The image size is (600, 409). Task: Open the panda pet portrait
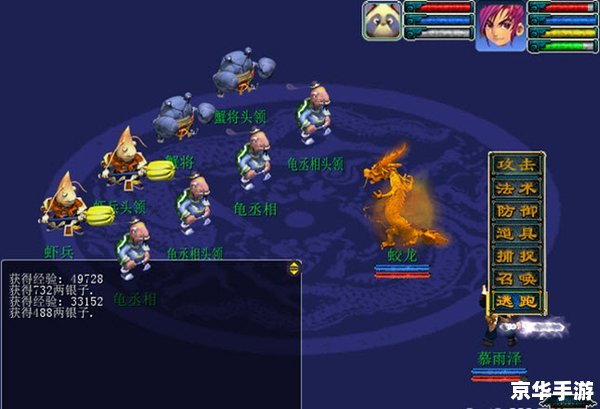pos(382,21)
